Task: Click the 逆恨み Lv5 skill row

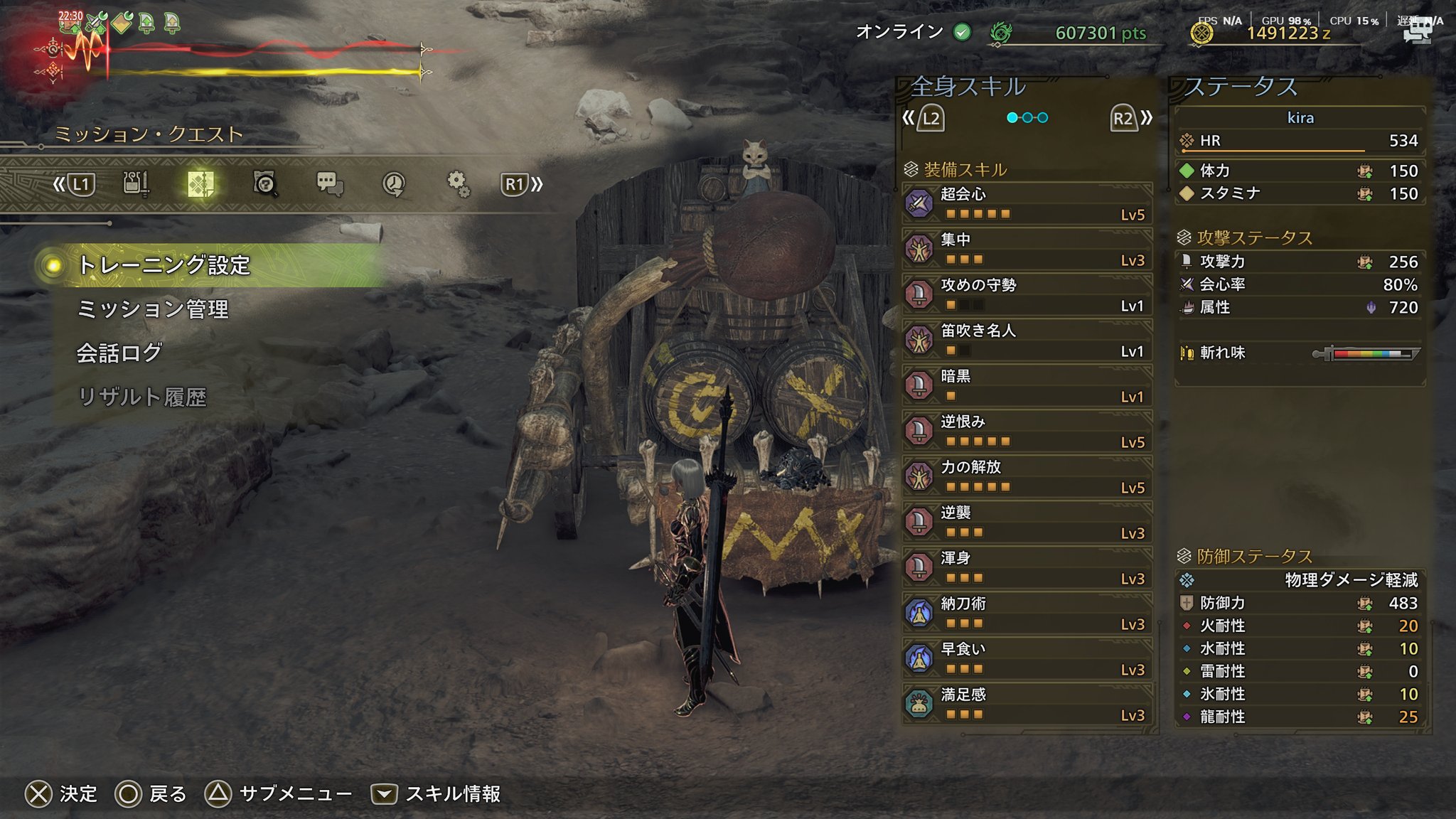Action: (x=1027, y=432)
